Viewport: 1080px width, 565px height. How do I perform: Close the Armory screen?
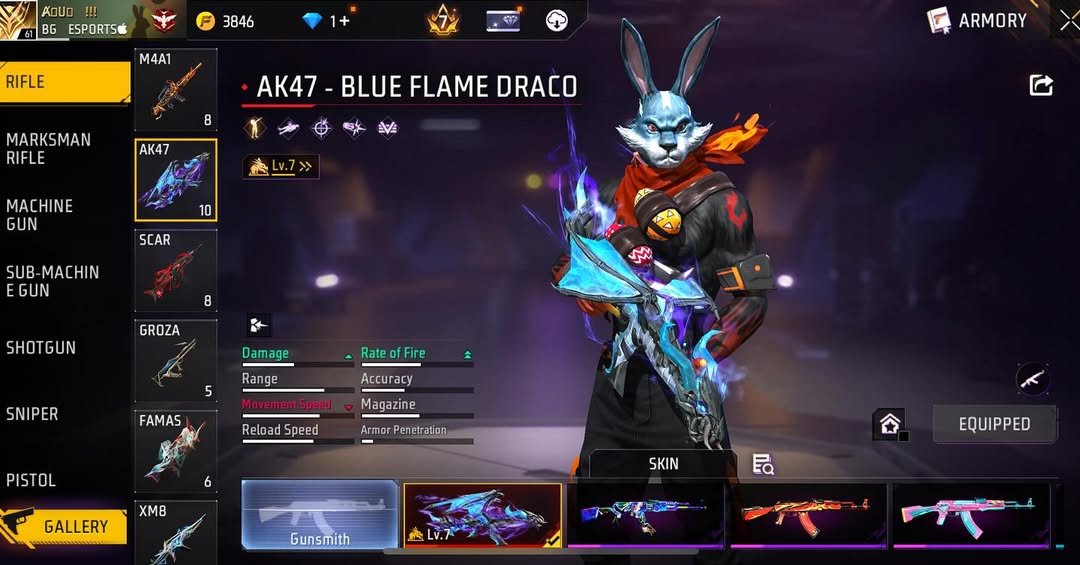[x=1068, y=20]
